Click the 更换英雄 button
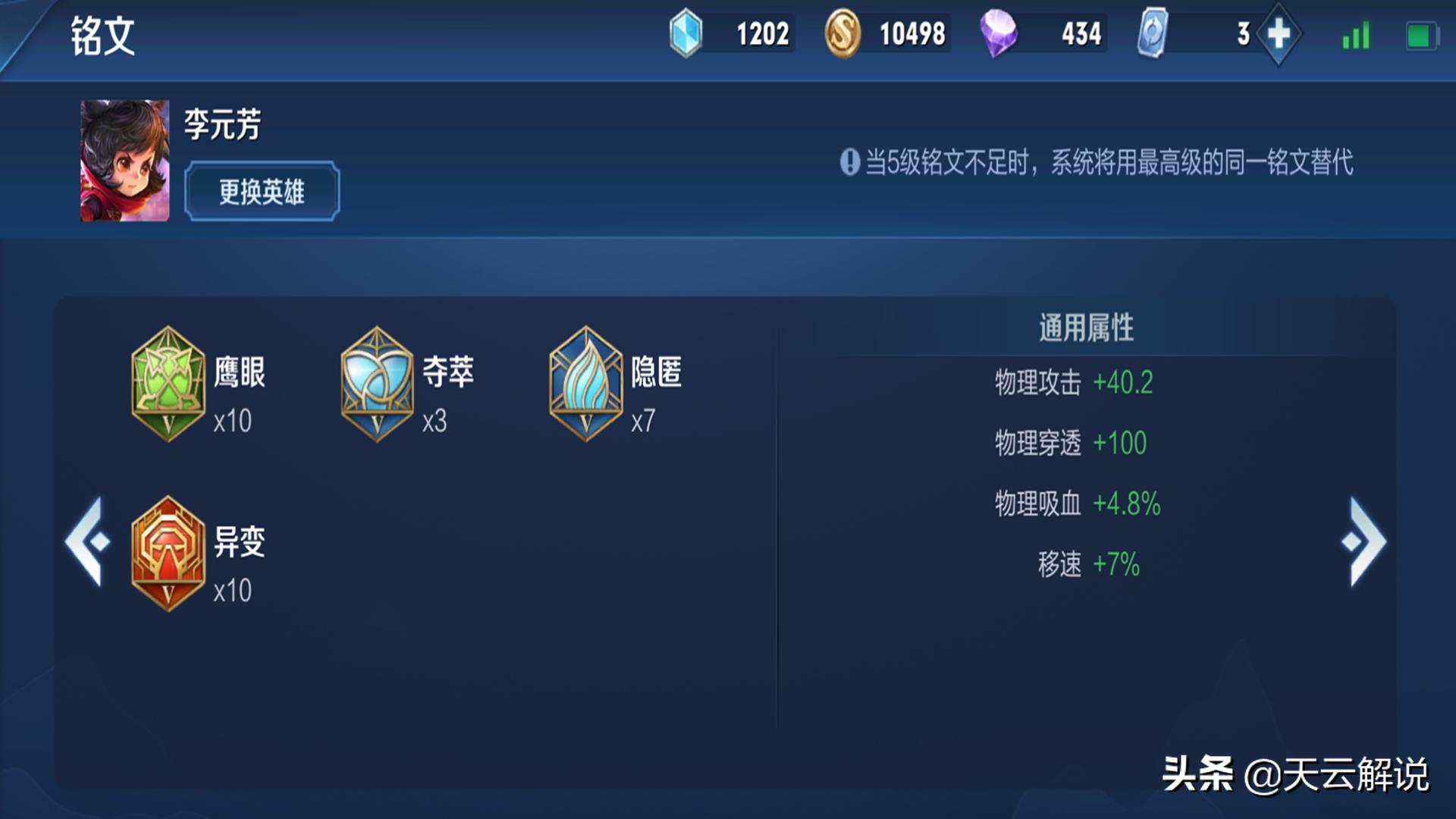The image size is (1456, 819). coord(261,192)
